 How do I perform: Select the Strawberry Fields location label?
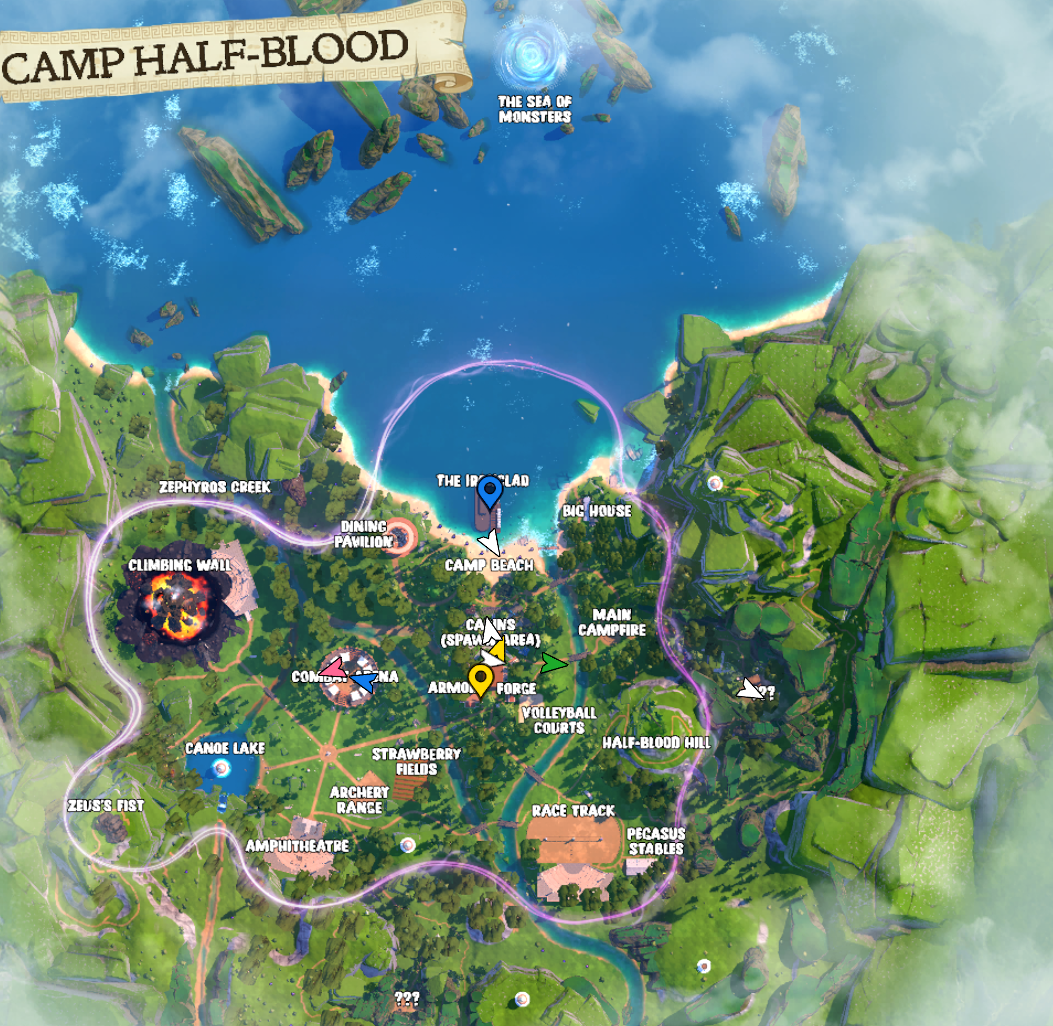pos(417,761)
